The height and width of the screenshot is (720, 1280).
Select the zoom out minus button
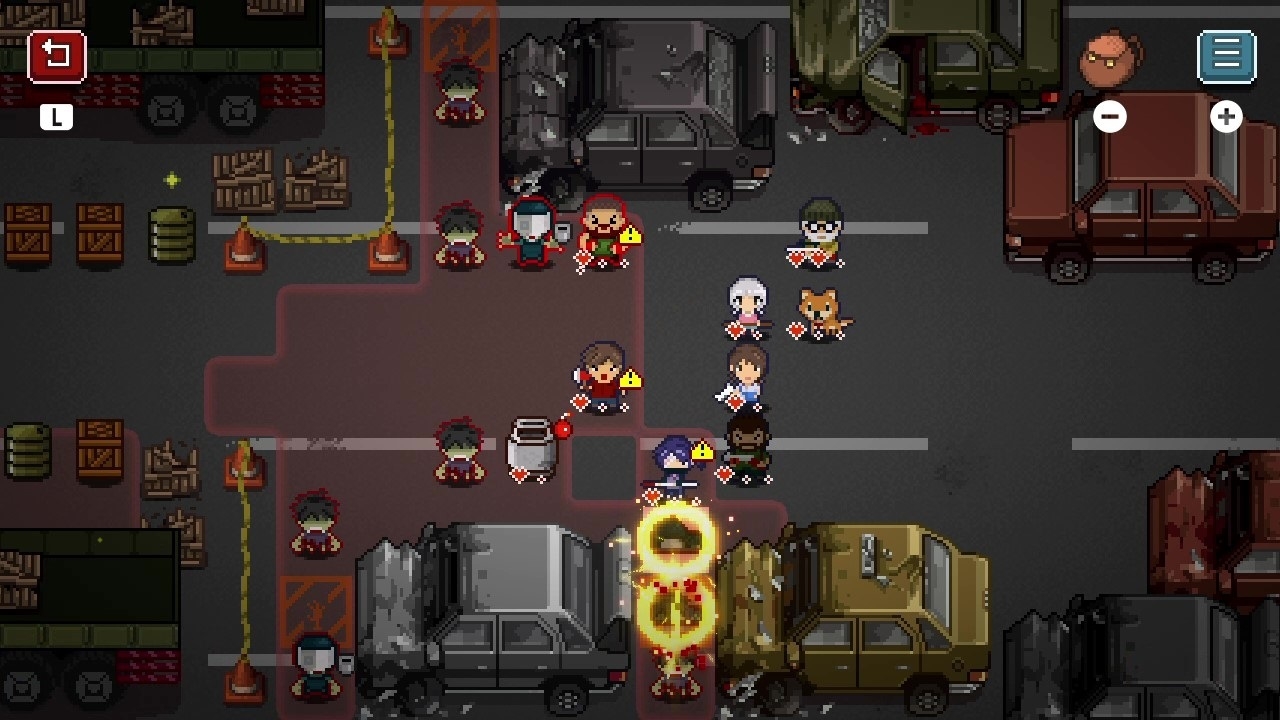point(1109,117)
